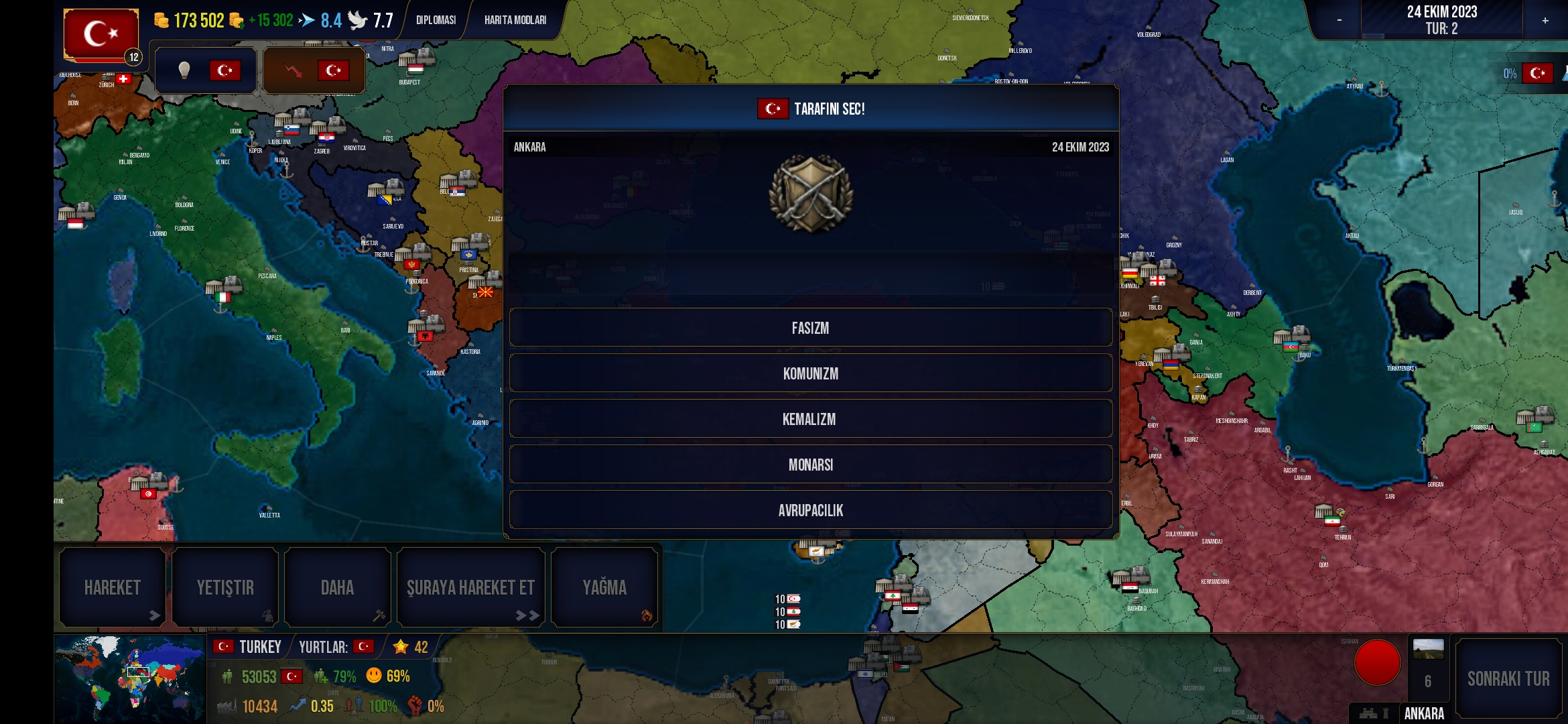This screenshot has height=724, width=1568.
Task: Select ŞURAYA HAREKET ET command
Action: coord(470,588)
